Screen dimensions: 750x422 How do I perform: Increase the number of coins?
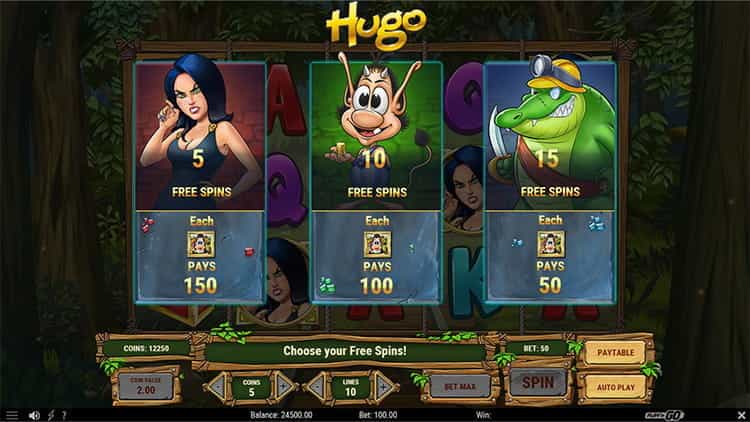284,385
